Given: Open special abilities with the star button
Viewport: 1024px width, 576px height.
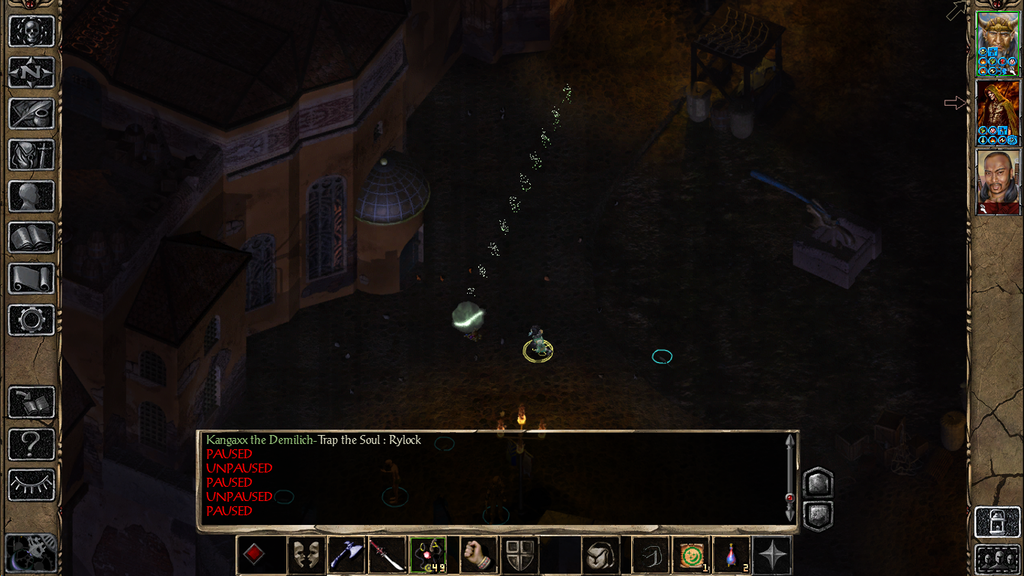Looking at the screenshot, I should tap(772, 555).
